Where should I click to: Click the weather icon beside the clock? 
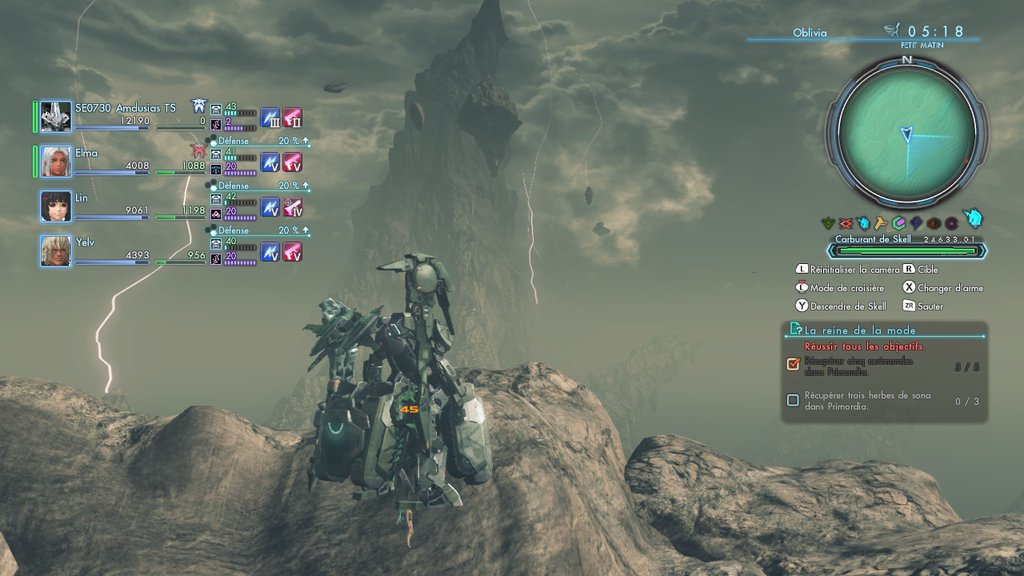890,32
